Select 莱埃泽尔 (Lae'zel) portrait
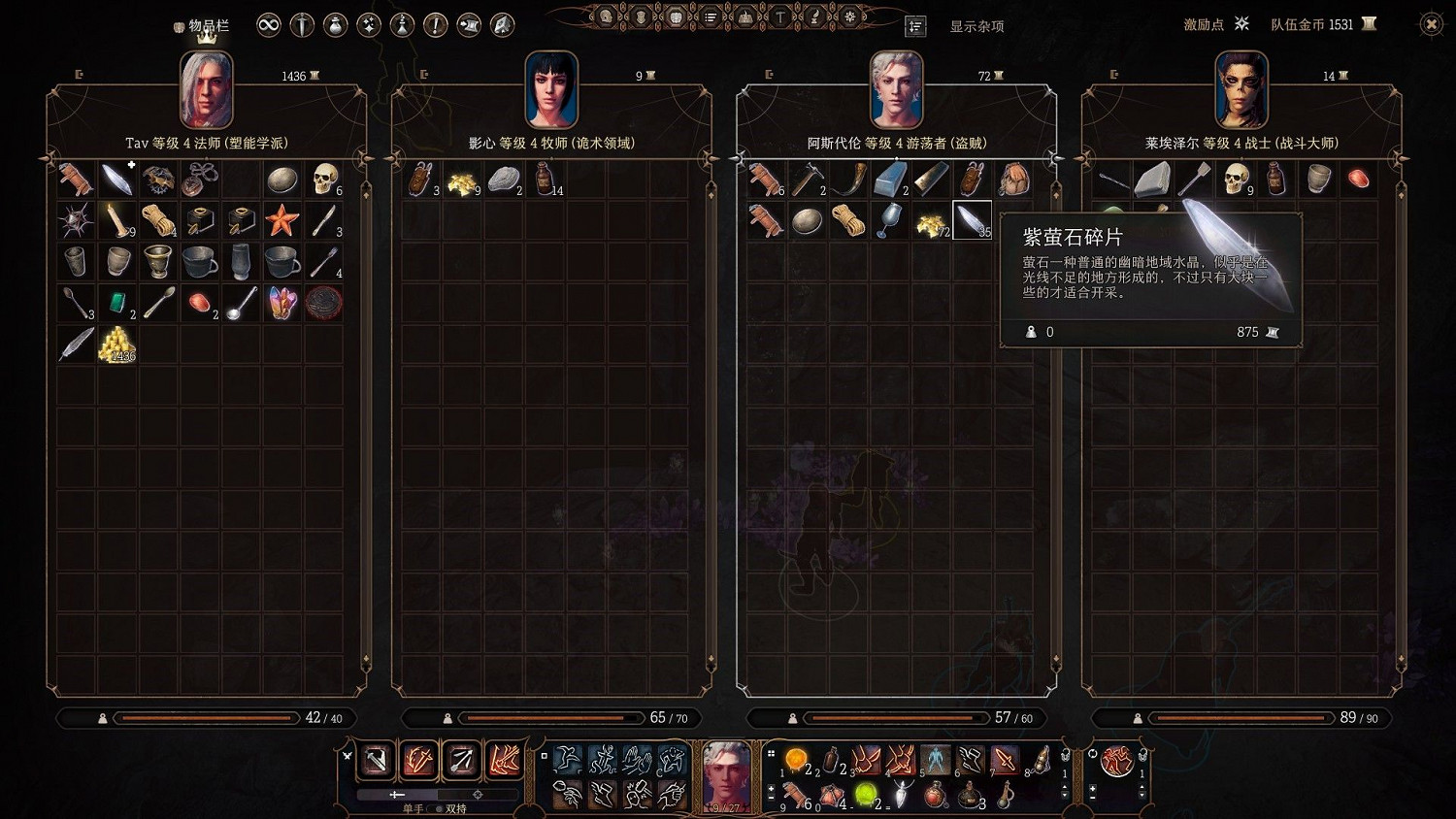The height and width of the screenshot is (819, 1456). [x=1241, y=90]
